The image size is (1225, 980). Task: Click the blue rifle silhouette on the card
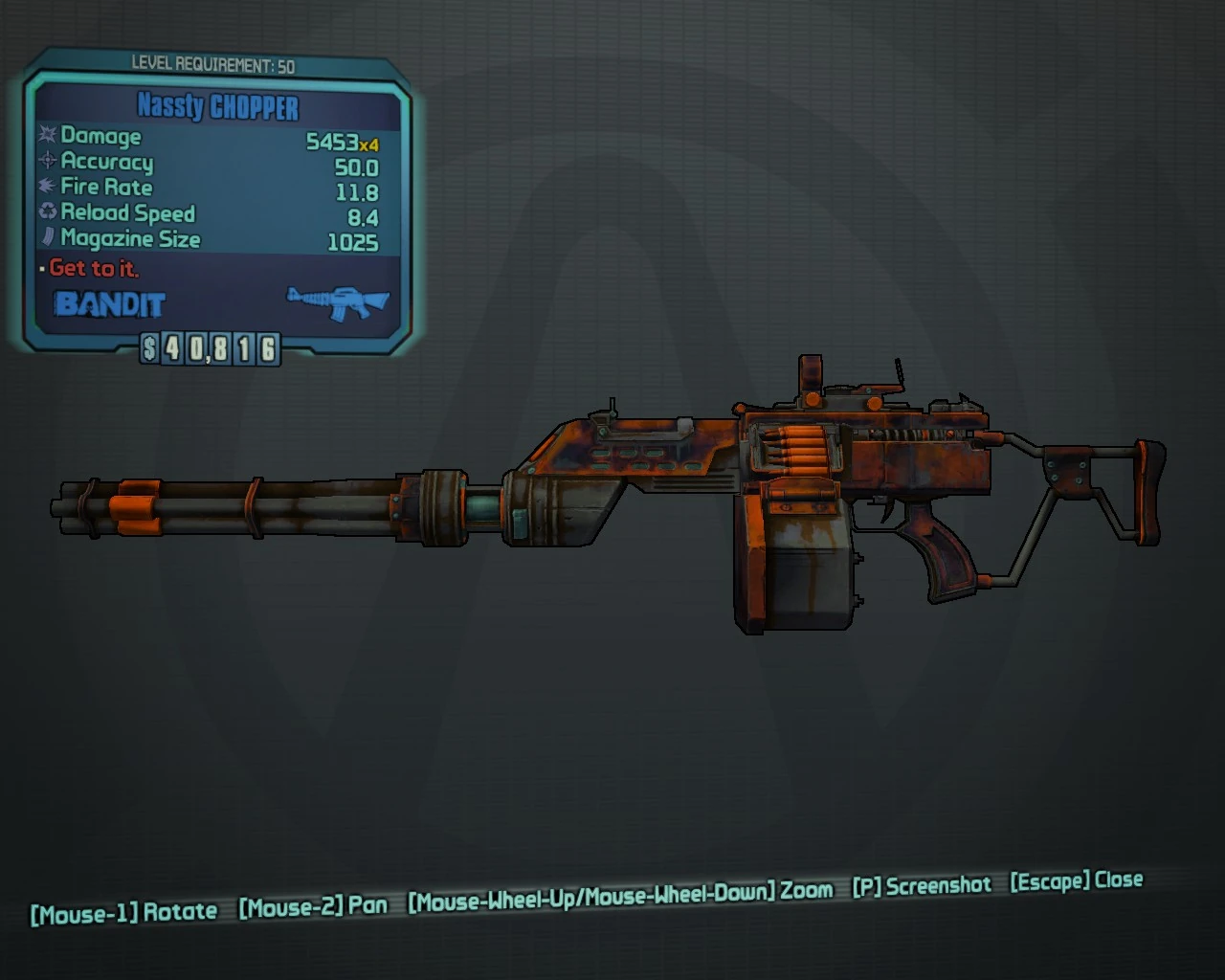tap(335, 301)
